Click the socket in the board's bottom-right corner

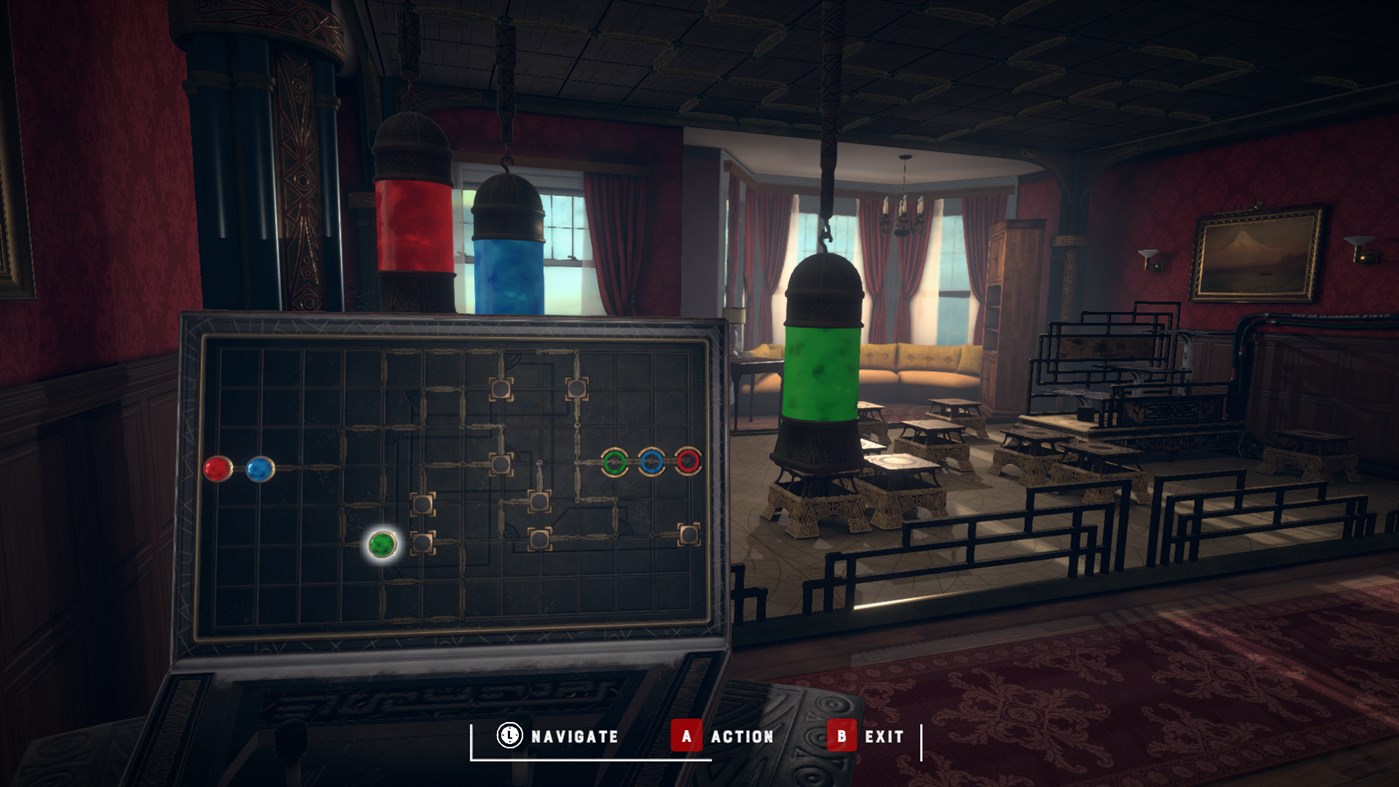click(x=690, y=535)
